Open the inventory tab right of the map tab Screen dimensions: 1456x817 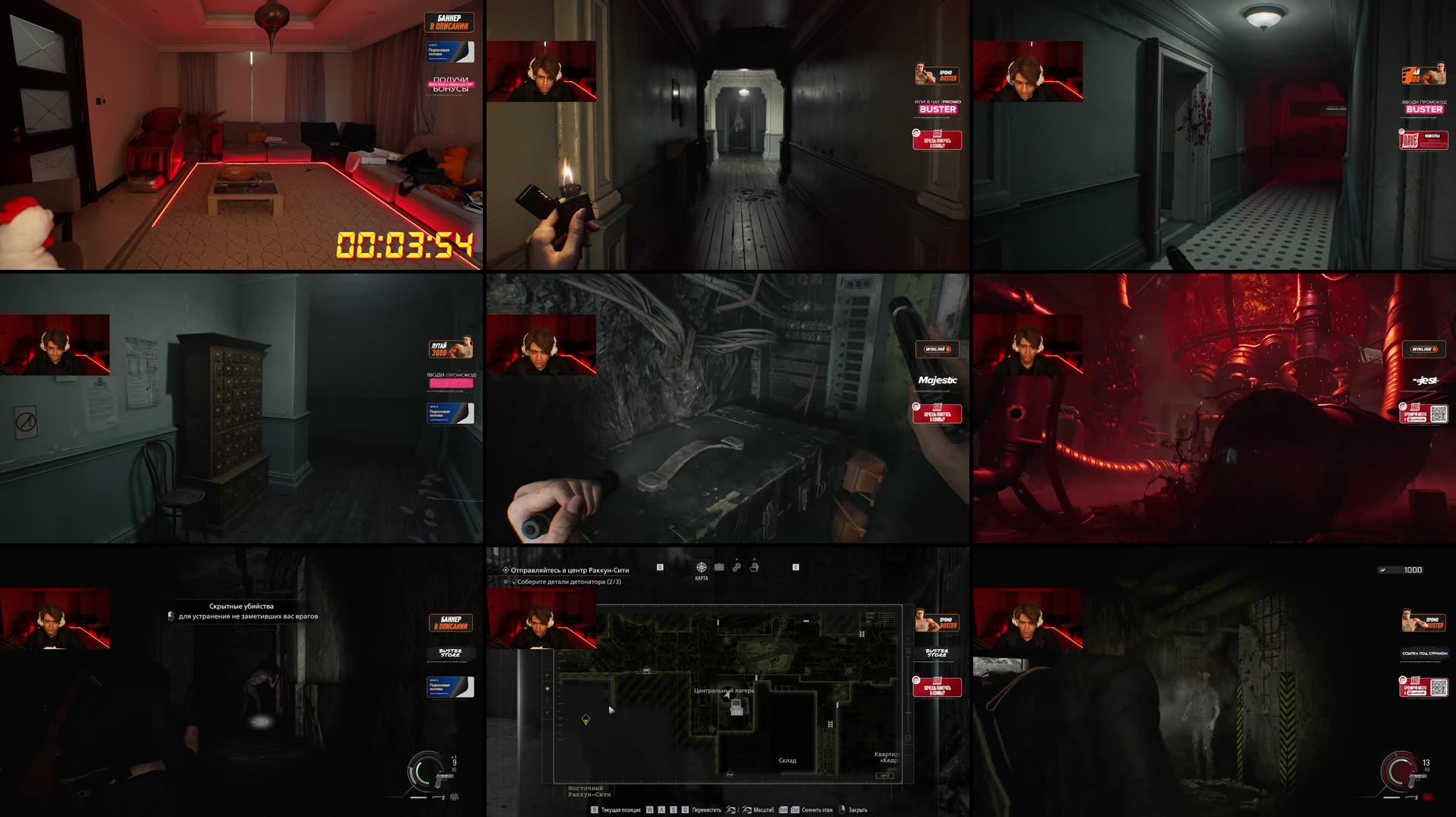click(x=719, y=566)
